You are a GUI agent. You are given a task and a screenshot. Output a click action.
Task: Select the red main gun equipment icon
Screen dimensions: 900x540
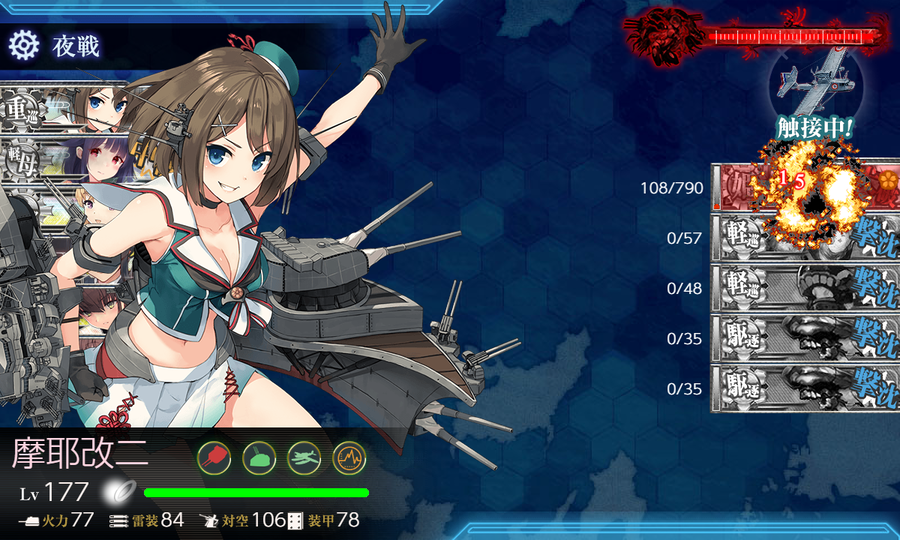(x=216, y=457)
